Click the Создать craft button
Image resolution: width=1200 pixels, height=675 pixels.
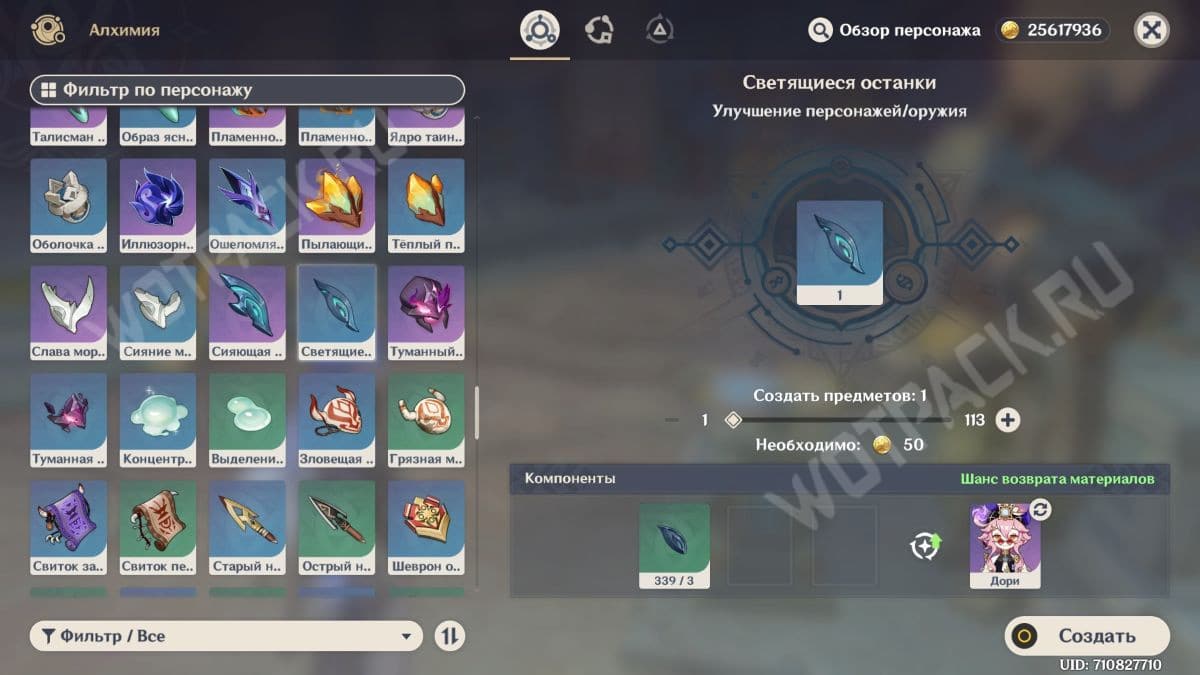point(1086,636)
